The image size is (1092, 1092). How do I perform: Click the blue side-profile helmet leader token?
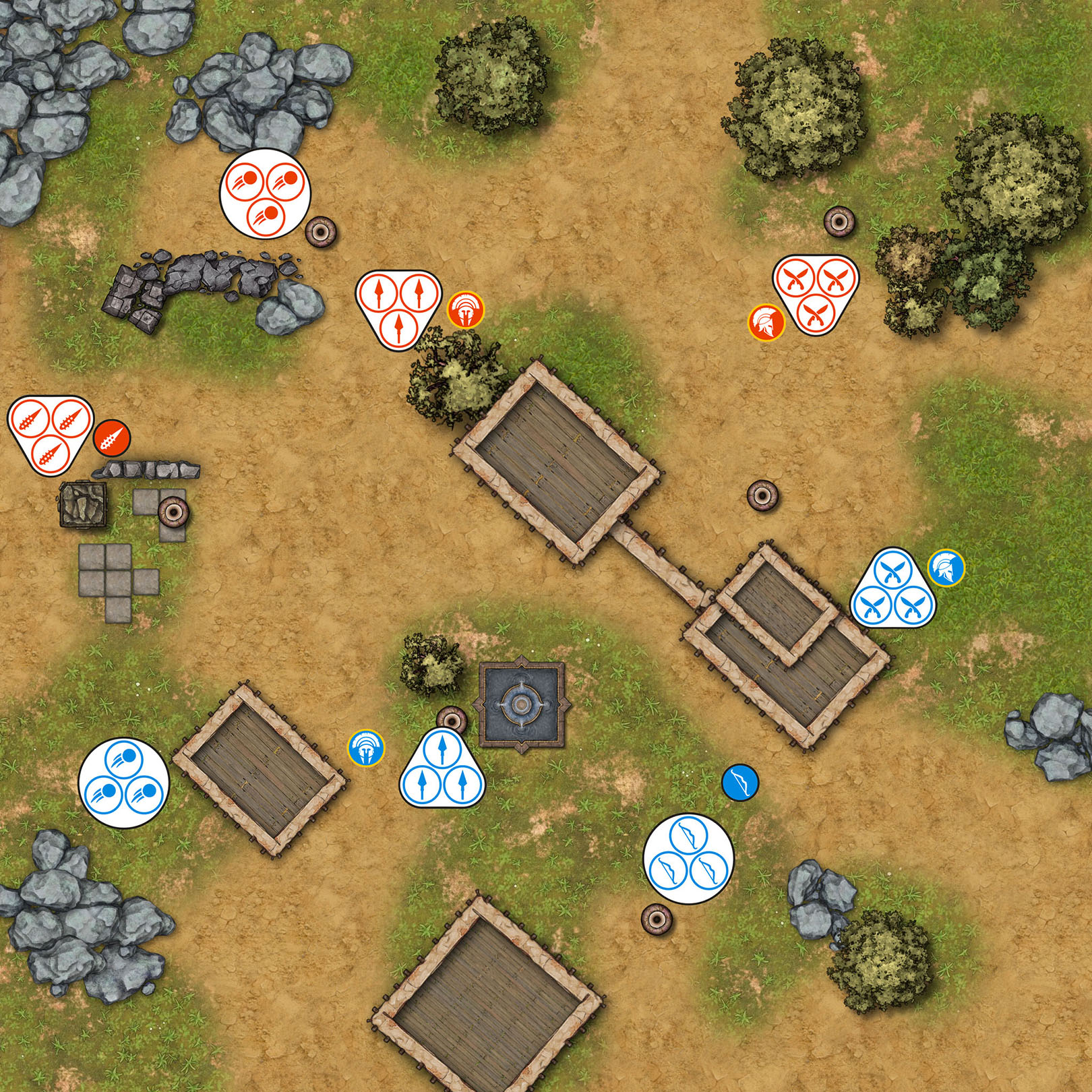(x=946, y=568)
